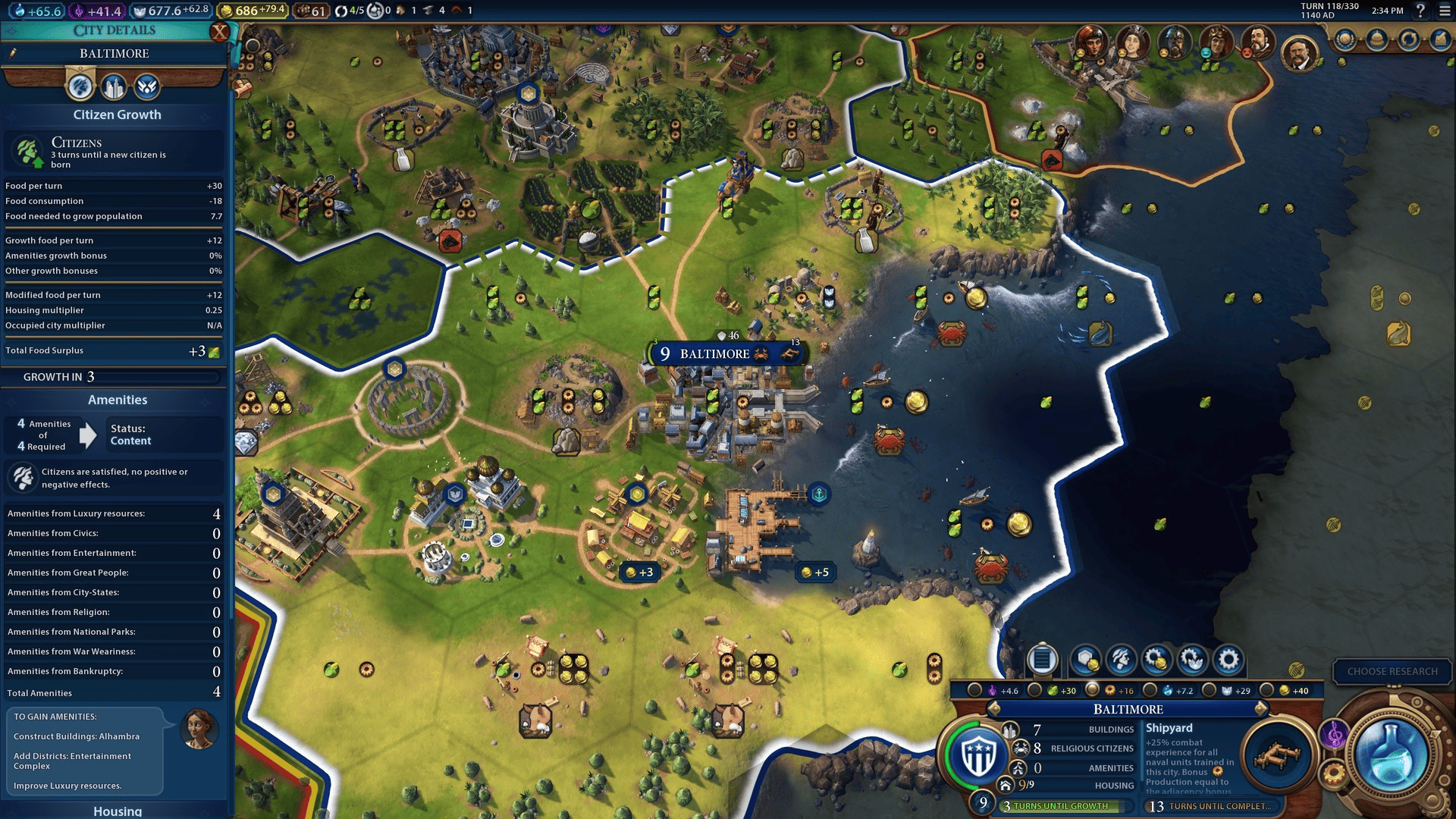Click the pencil icon to rename Baltimore

click(12, 52)
